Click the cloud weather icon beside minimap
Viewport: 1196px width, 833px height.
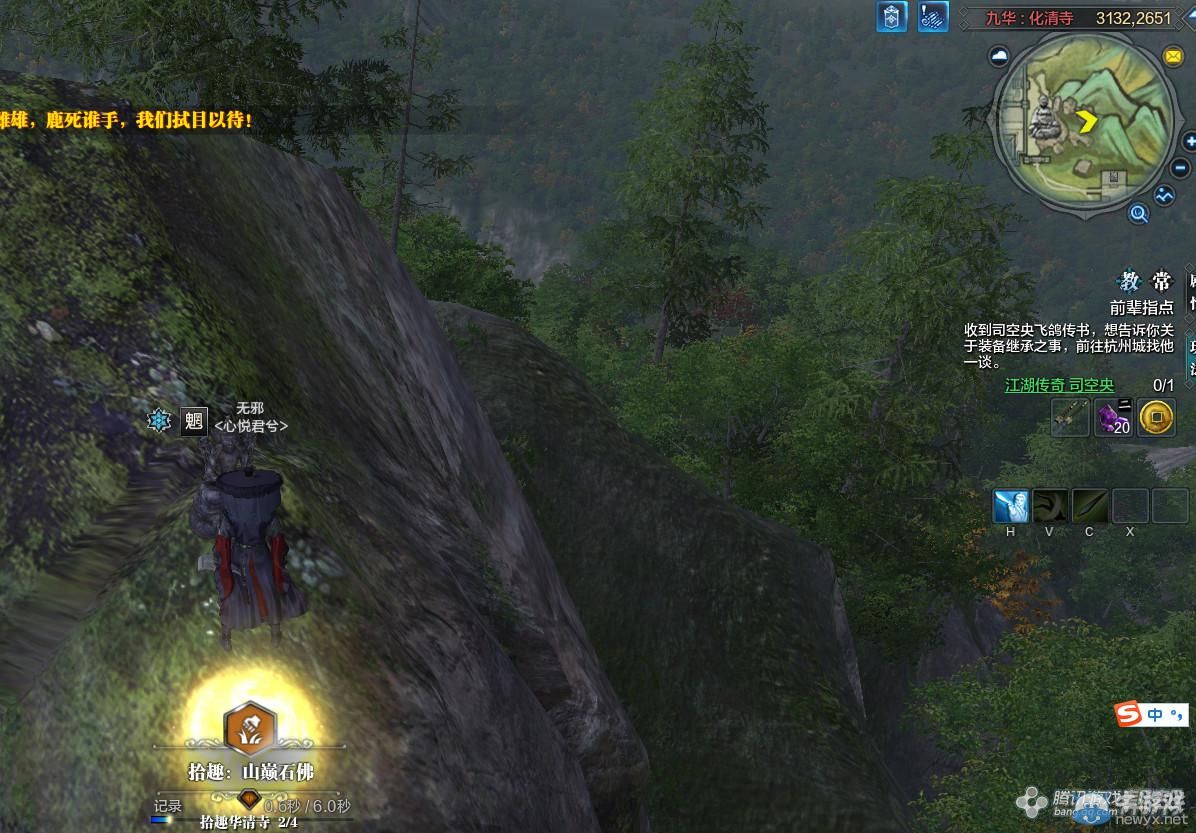(998, 57)
